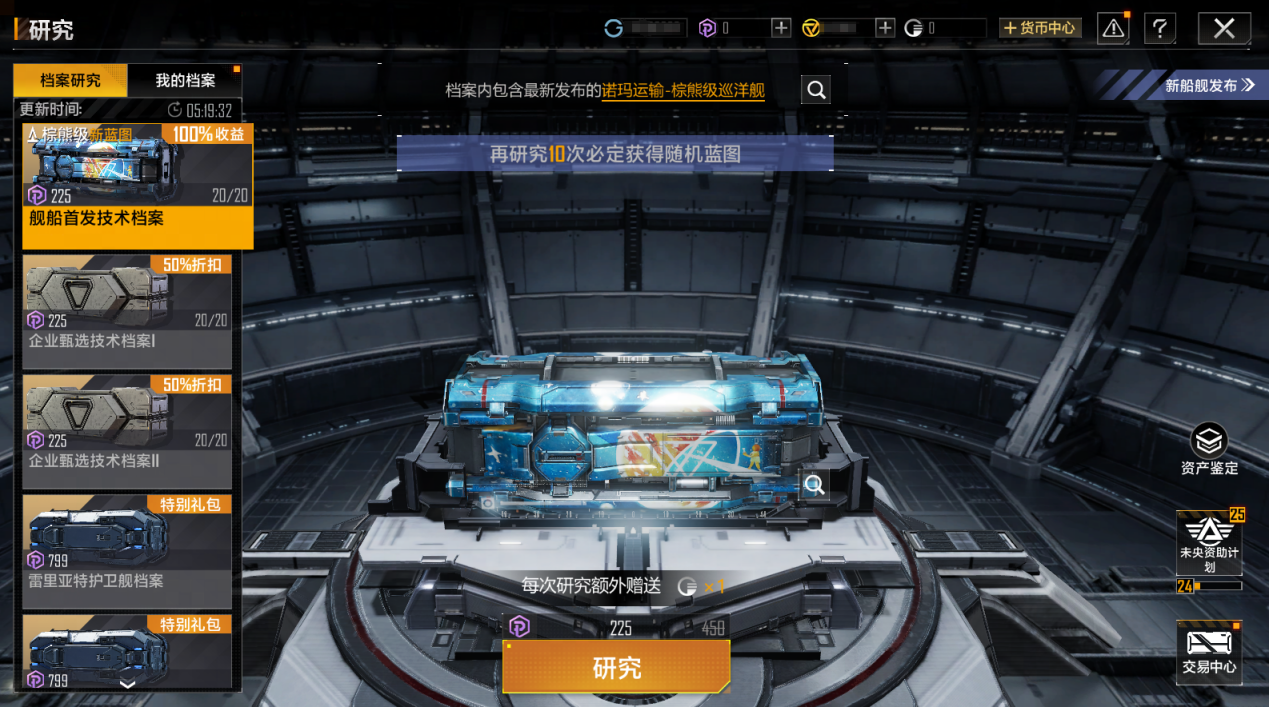Switch to the 我的档案 tab

pyautogui.click(x=185, y=81)
